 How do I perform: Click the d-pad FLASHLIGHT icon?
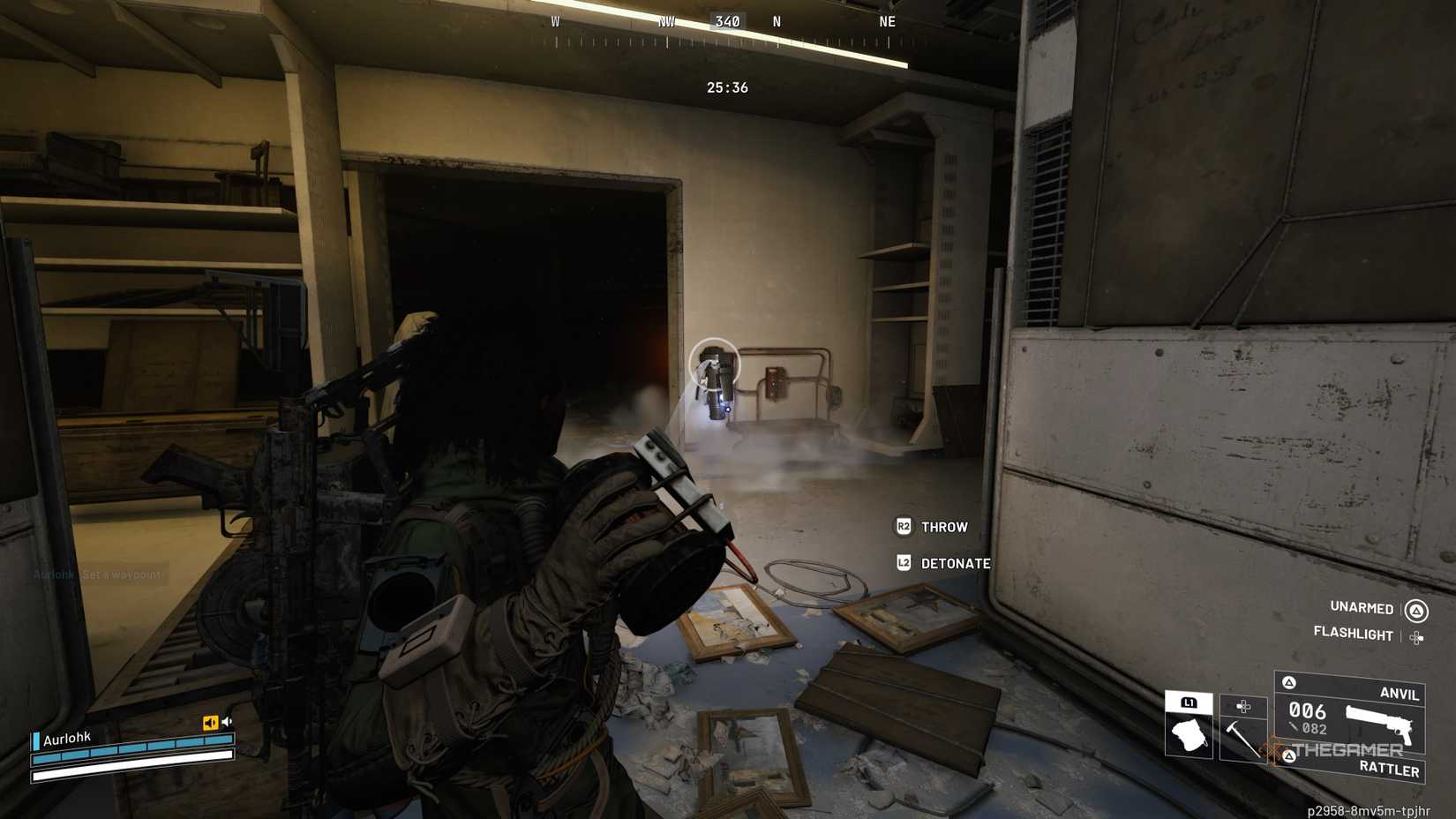(x=1416, y=637)
